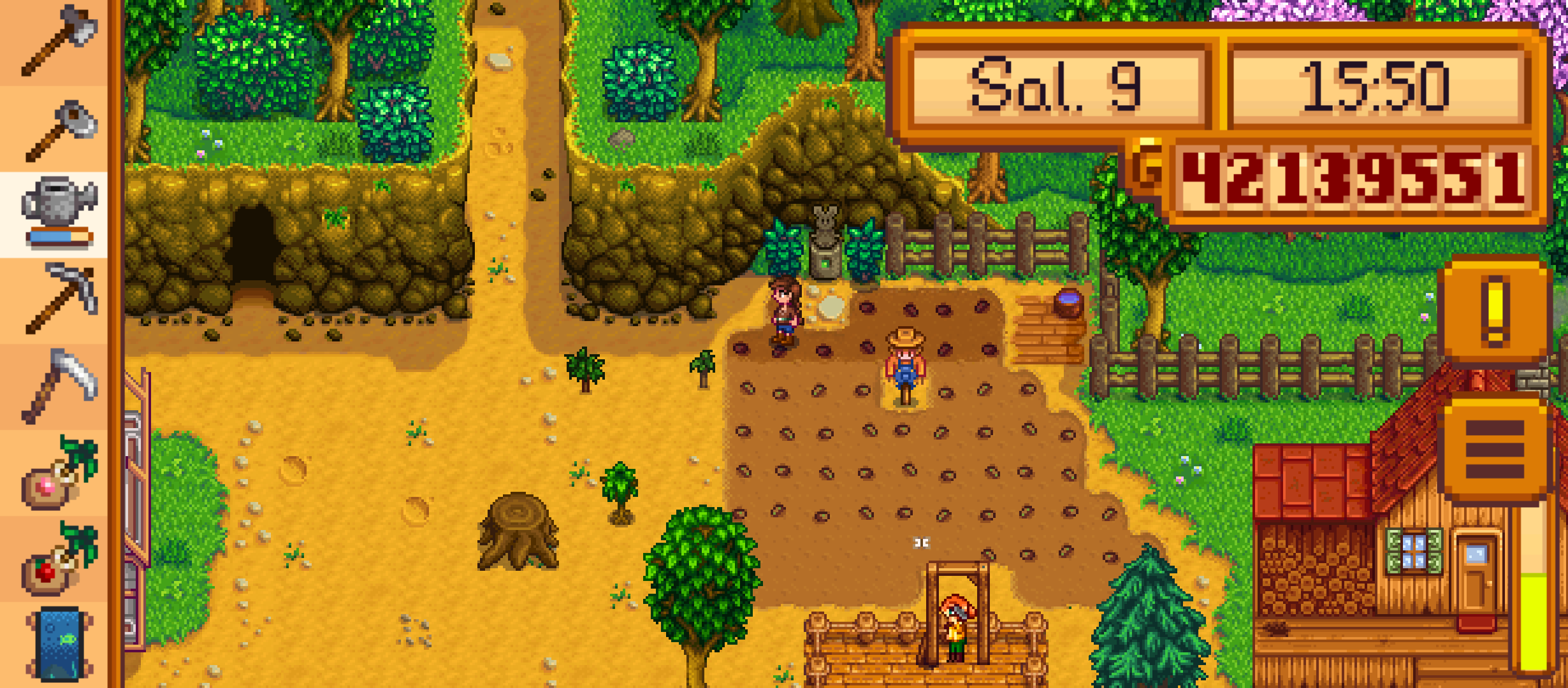This screenshot has width=1568, height=688.
Task: Choose the watering can slot
Action: [x=57, y=213]
